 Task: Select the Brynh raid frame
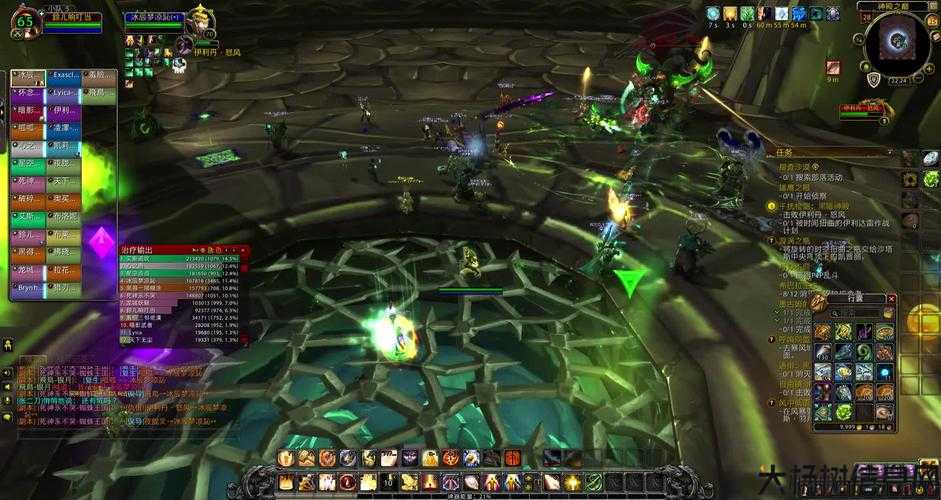pos(30,288)
